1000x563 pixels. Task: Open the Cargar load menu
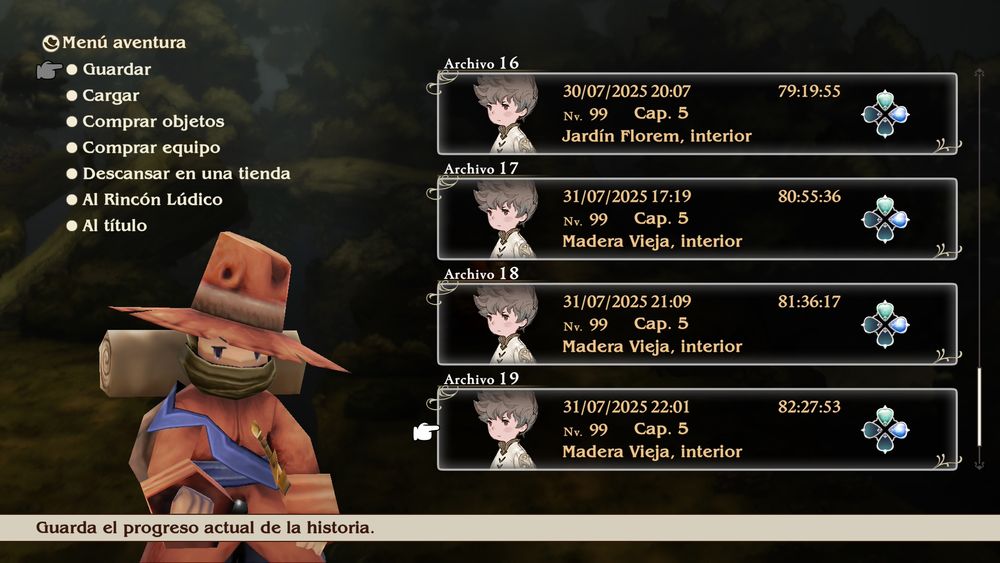coord(110,96)
